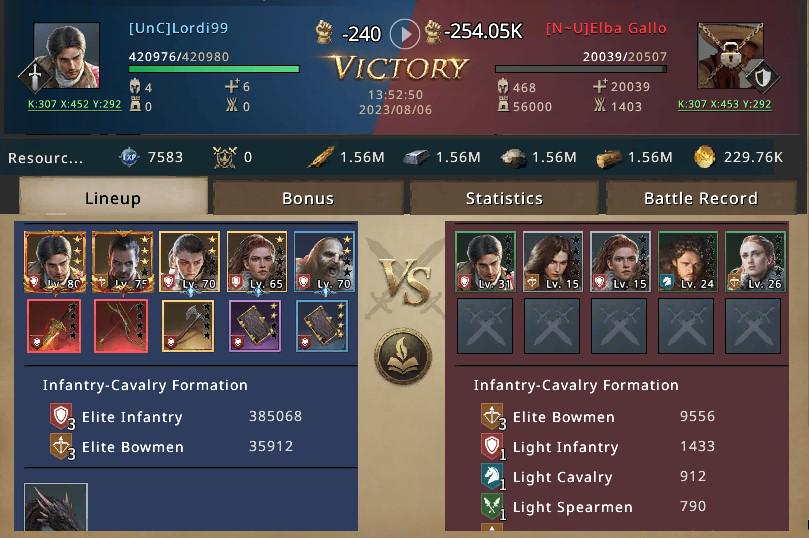Switch to the Lineup tab

pos(113,197)
